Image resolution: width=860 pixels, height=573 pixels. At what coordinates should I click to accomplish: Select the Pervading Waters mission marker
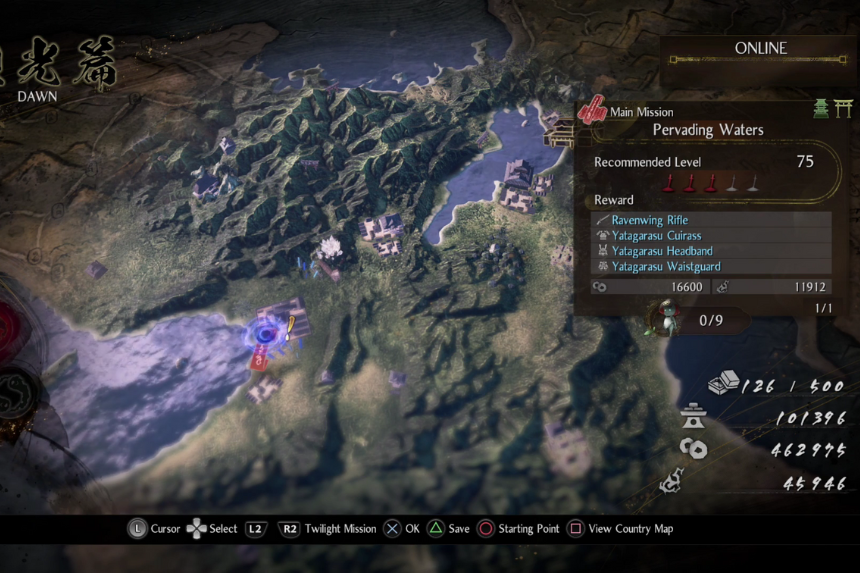266,334
